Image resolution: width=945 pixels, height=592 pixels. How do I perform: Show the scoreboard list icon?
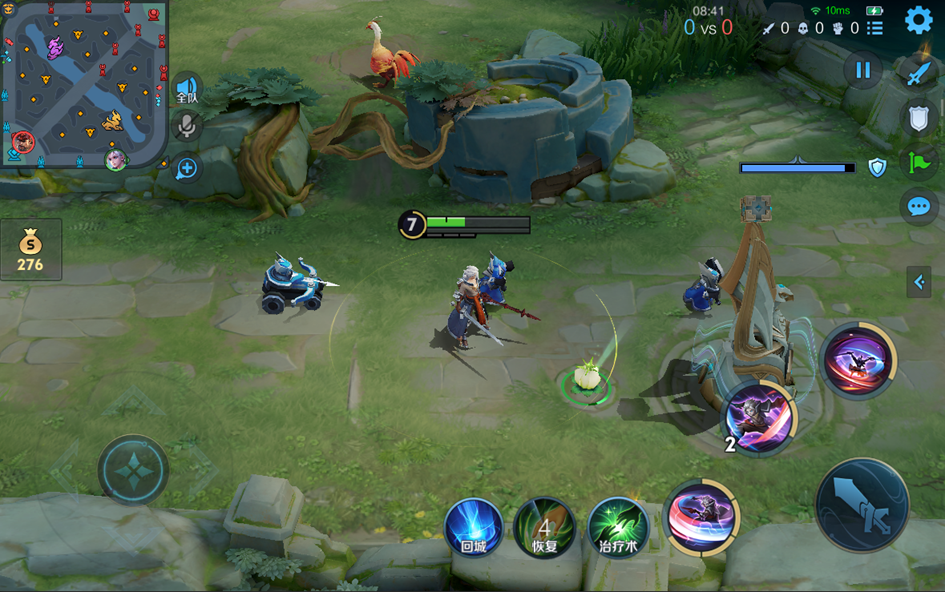coord(875,28)
